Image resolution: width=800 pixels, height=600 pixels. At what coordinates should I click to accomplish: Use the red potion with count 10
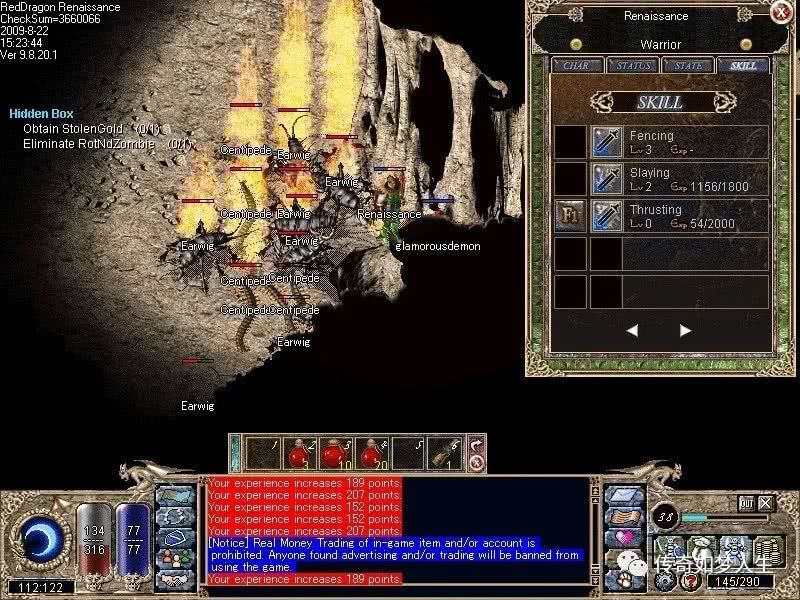click(x=333, y=453)
